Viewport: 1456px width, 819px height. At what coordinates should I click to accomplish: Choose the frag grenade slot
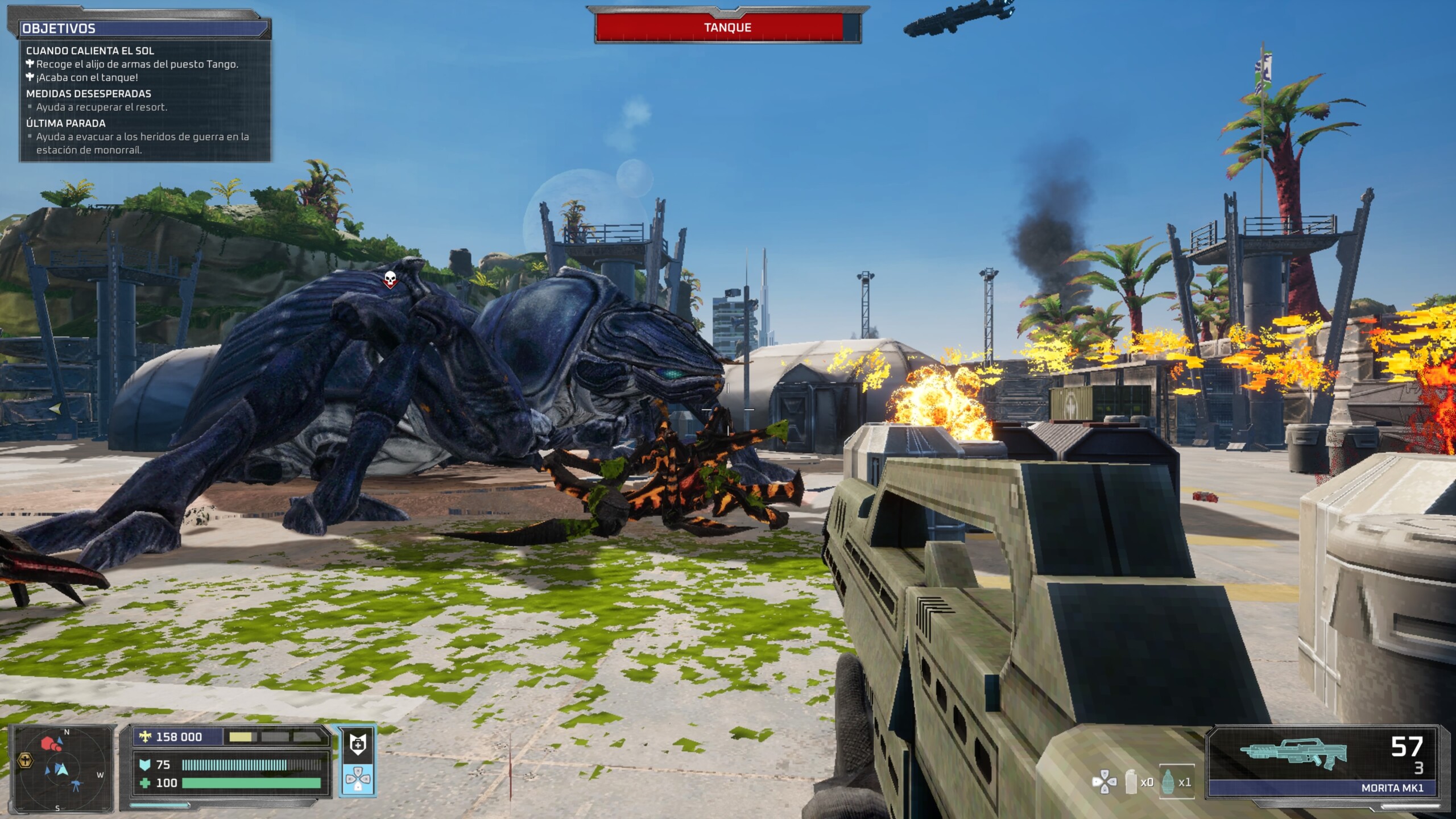click(x=1176, y=781)
